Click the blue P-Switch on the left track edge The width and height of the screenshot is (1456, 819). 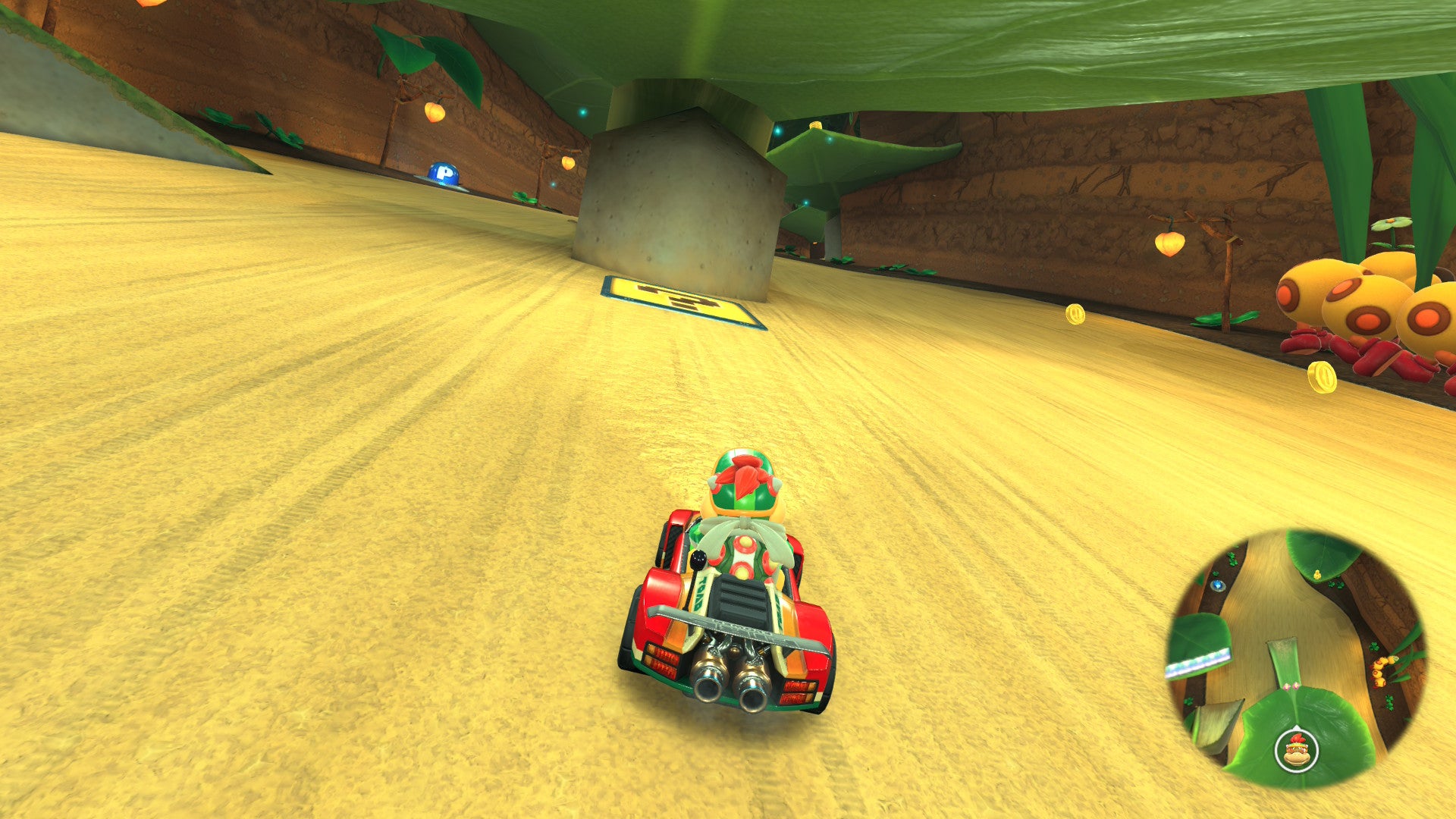[444, 171]
